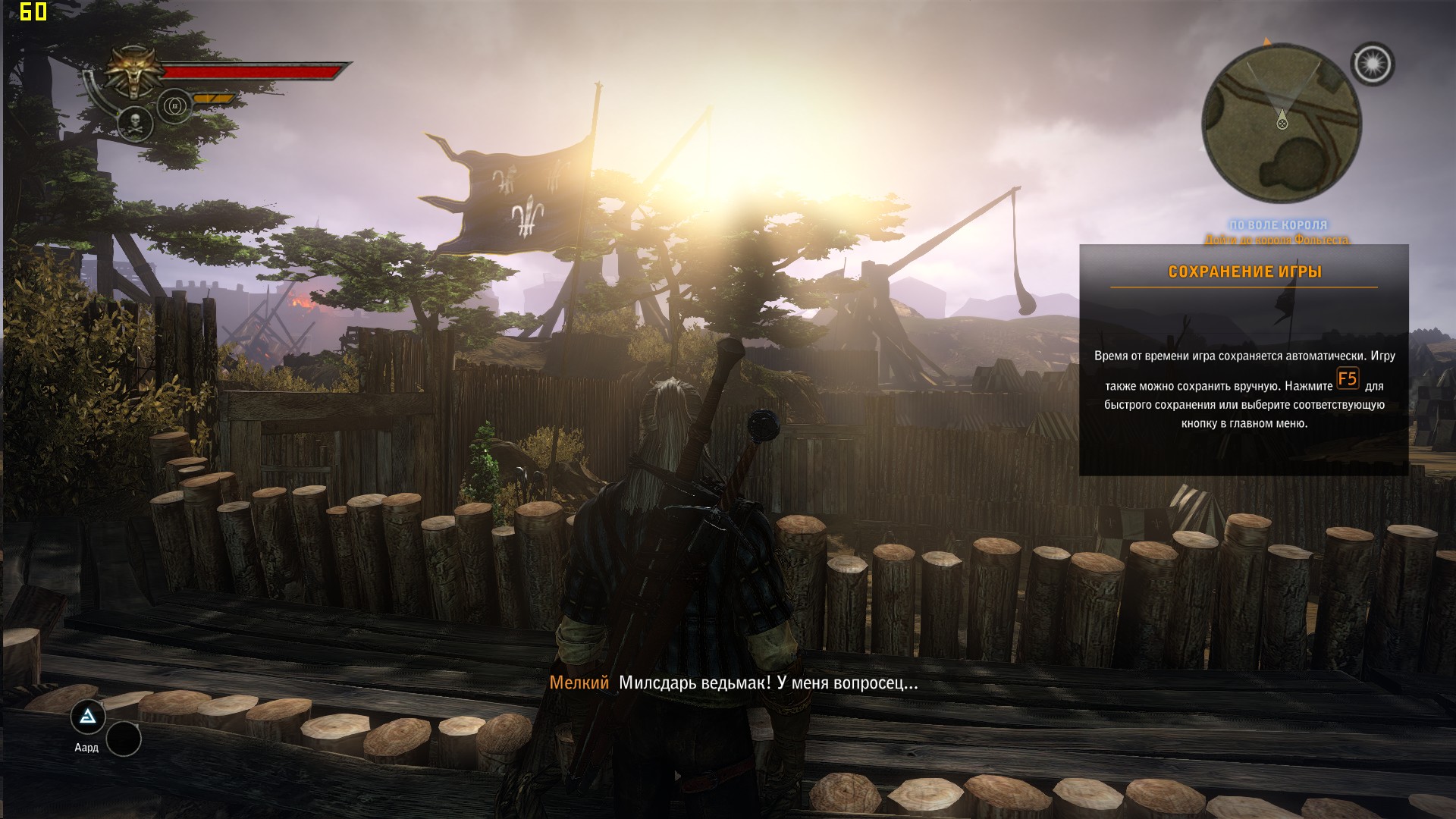Select the empty quick item slot beside Aard
This screenshot has height=819, width=1456.
point(124,739)
